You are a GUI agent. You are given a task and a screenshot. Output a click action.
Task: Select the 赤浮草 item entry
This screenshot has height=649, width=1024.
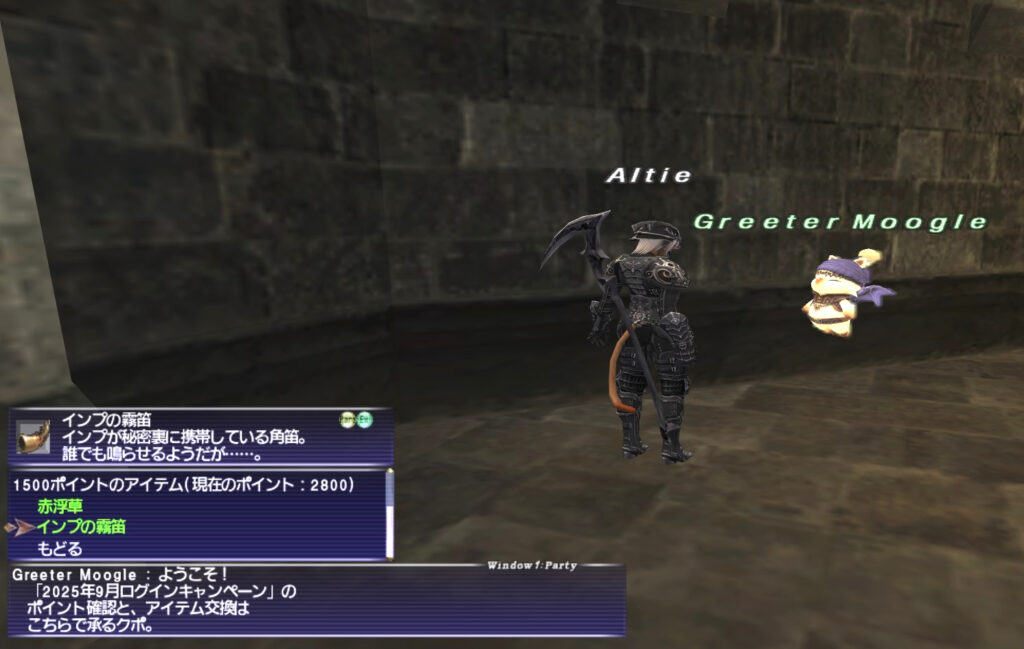click(60, 507)
